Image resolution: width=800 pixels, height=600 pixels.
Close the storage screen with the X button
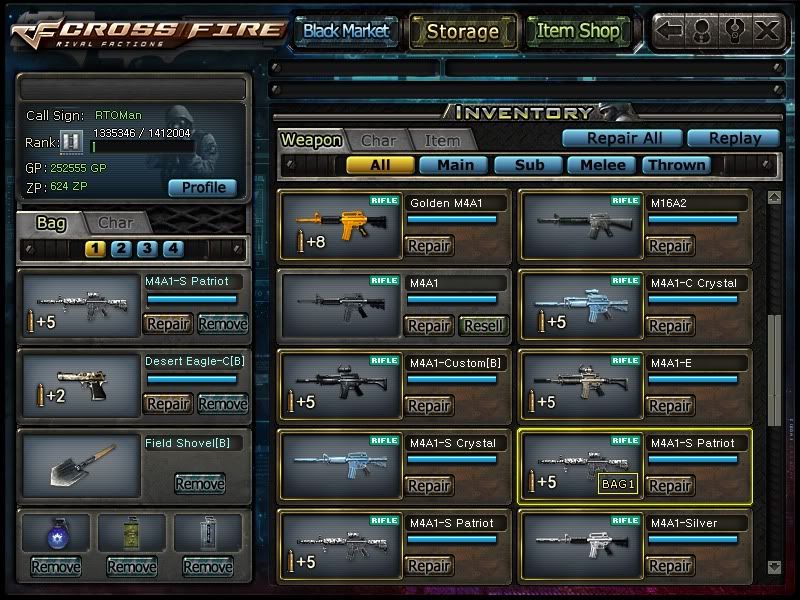point(766,31)
